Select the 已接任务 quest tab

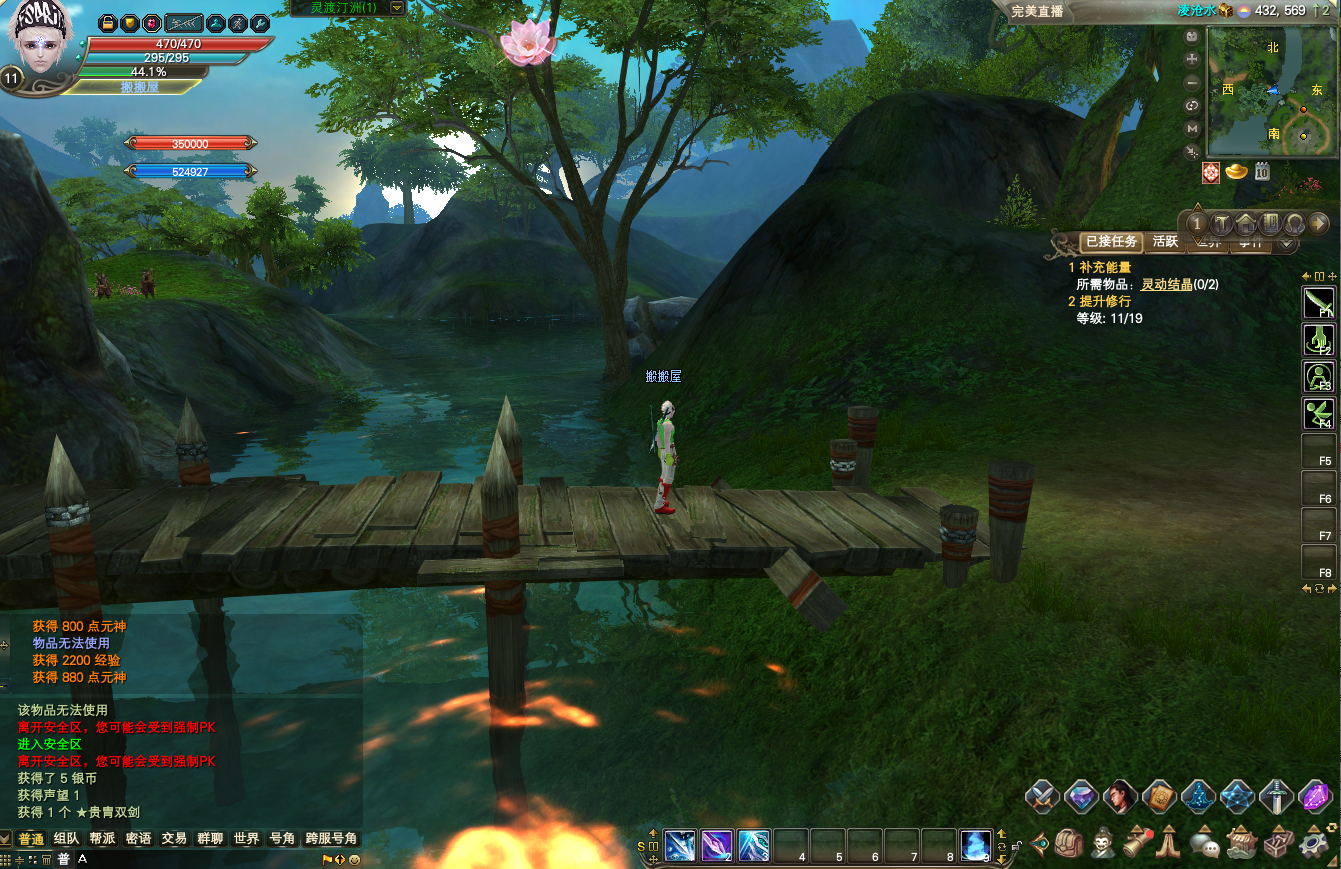click(x=1111, y=242)
